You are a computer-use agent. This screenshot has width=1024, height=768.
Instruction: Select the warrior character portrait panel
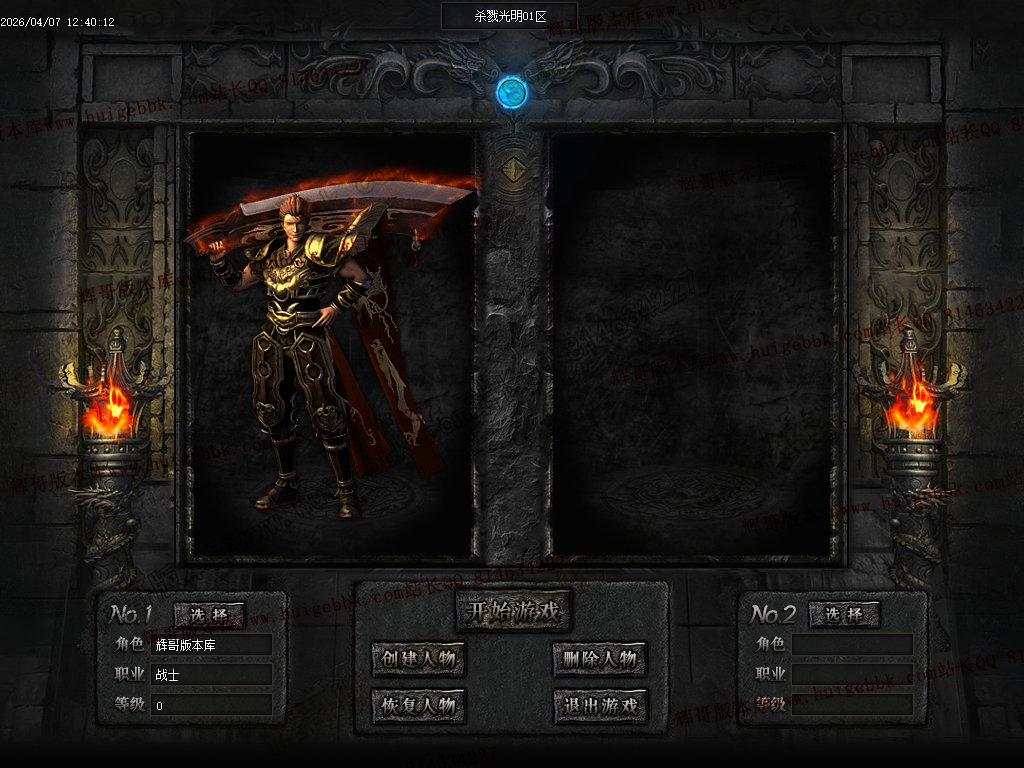[331, 345]
